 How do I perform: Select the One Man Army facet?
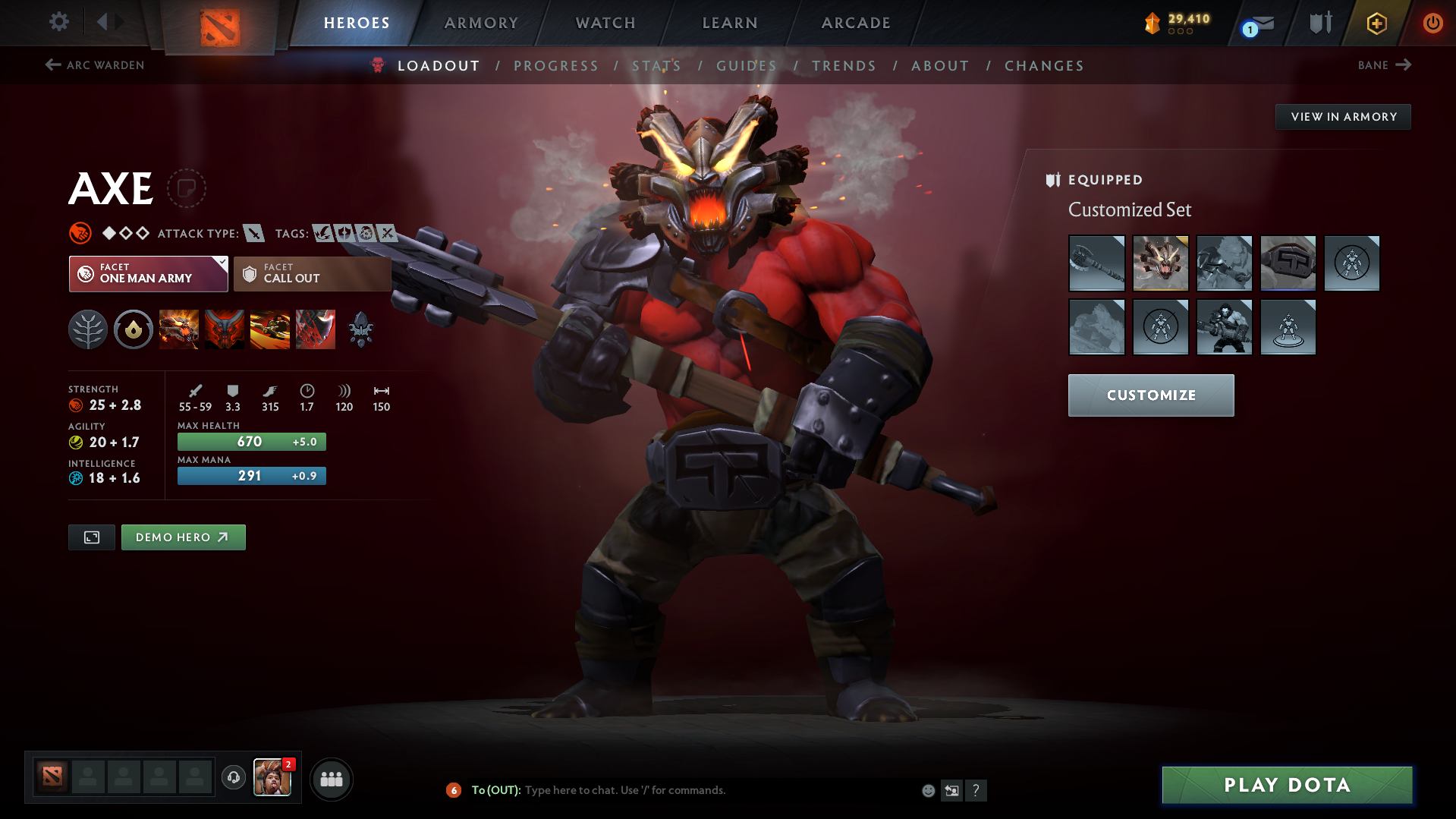[x=148, y=273]
